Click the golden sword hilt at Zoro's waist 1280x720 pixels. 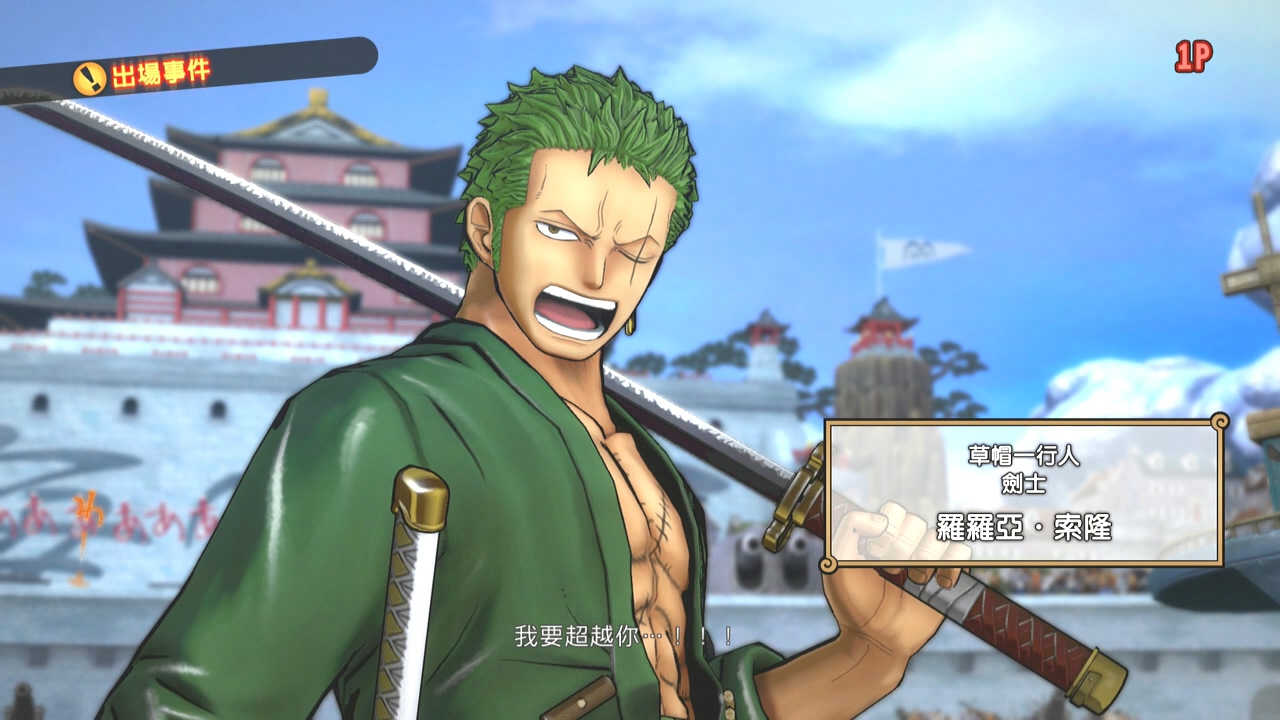(420, 496)
